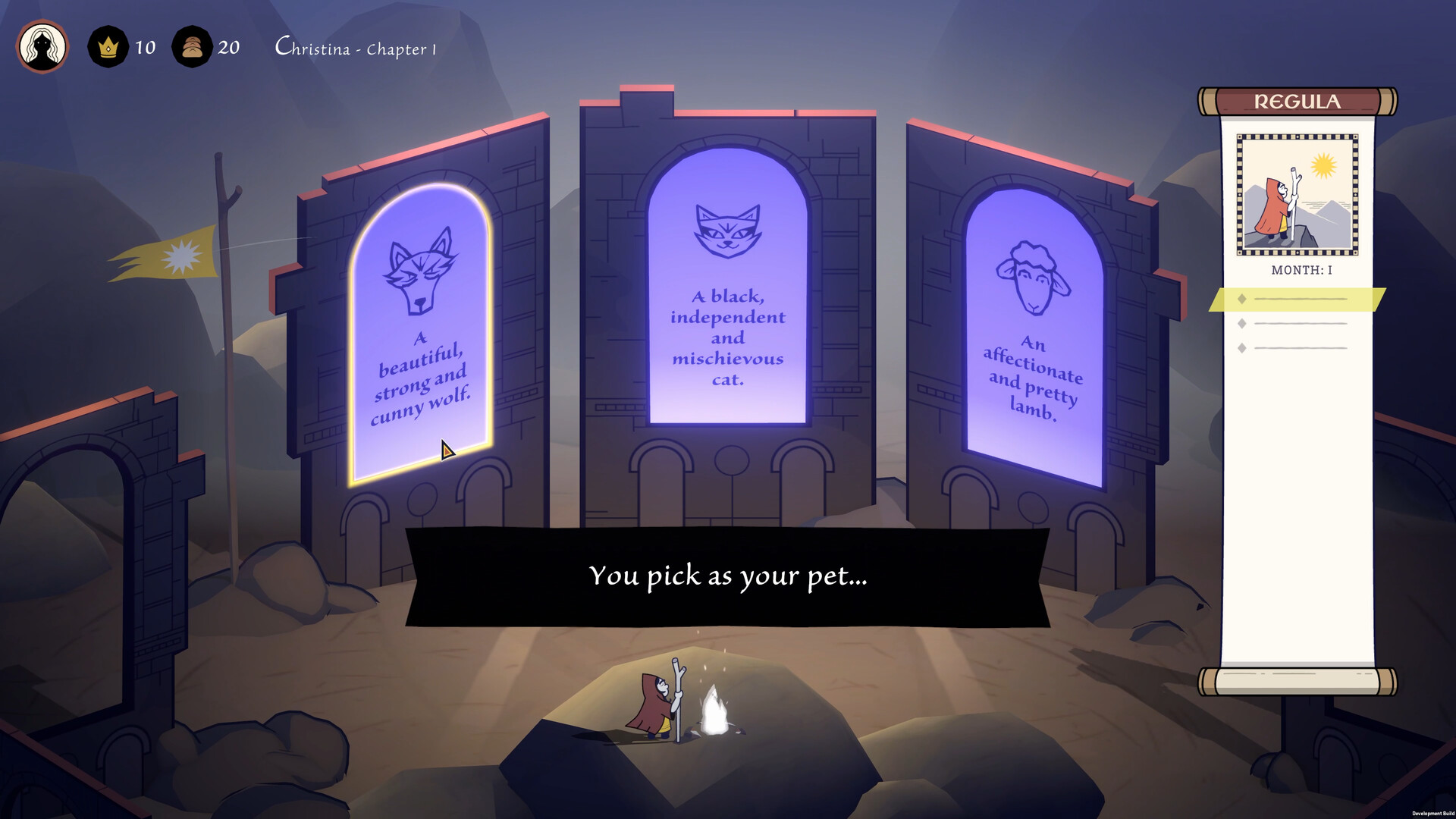This screenshot has width=1456, height=819.
Task: Check the third objective line in the Regula list
Action: point(1301,347)
